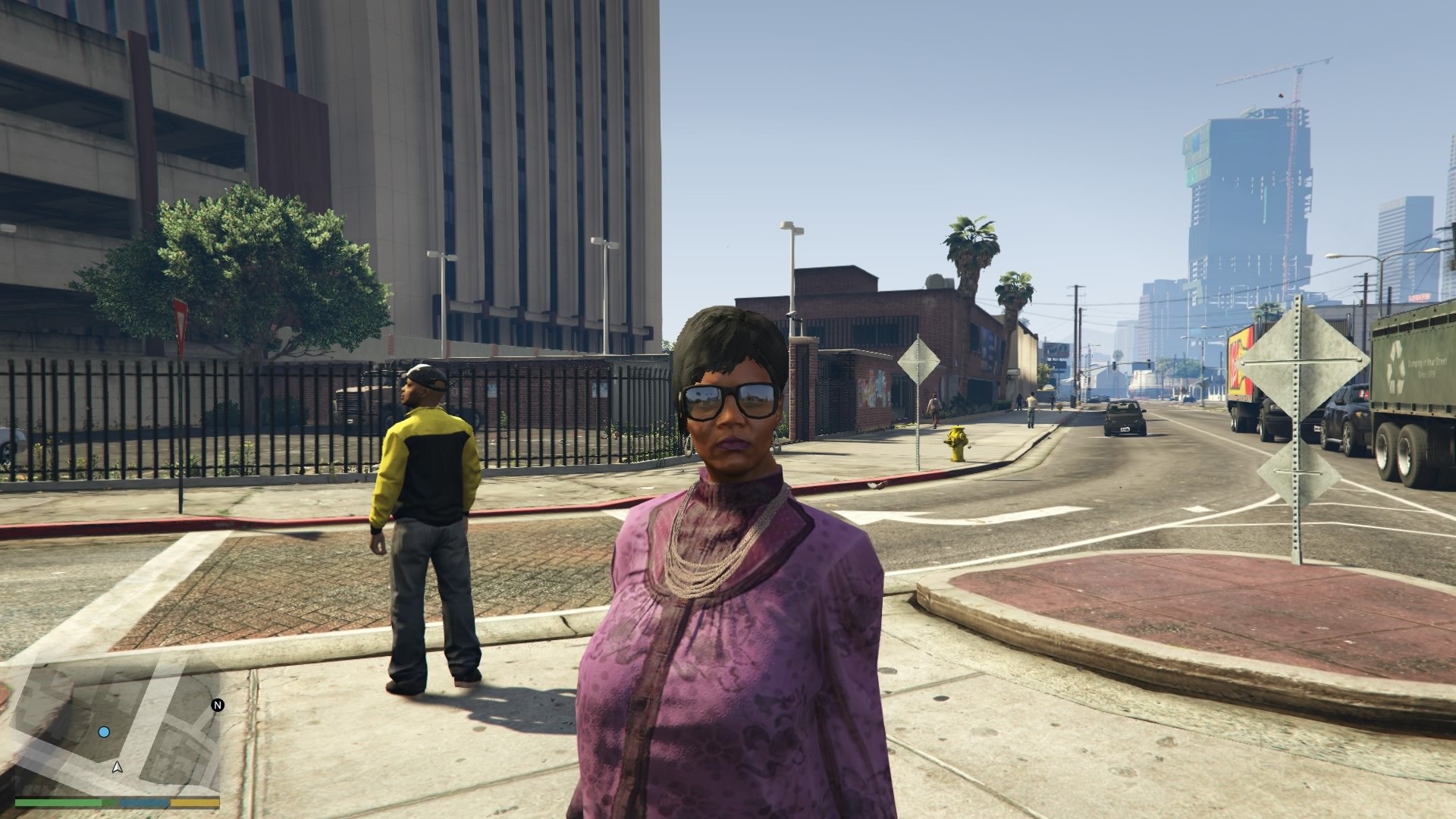Click the blue special ability bar
The width and height of the screenshot is (1456, 819).
coord(144,802)
